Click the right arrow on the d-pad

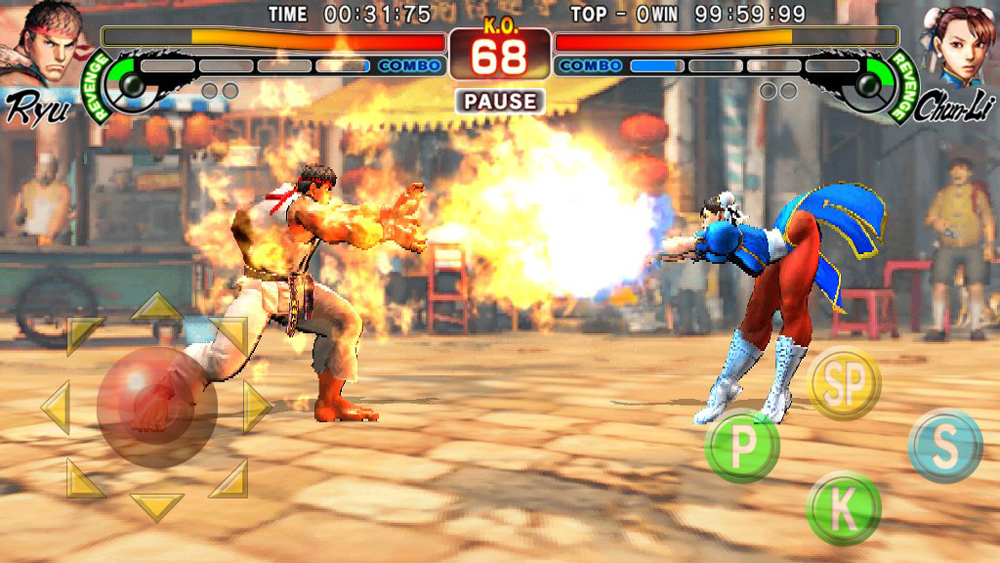coord(257,407)
